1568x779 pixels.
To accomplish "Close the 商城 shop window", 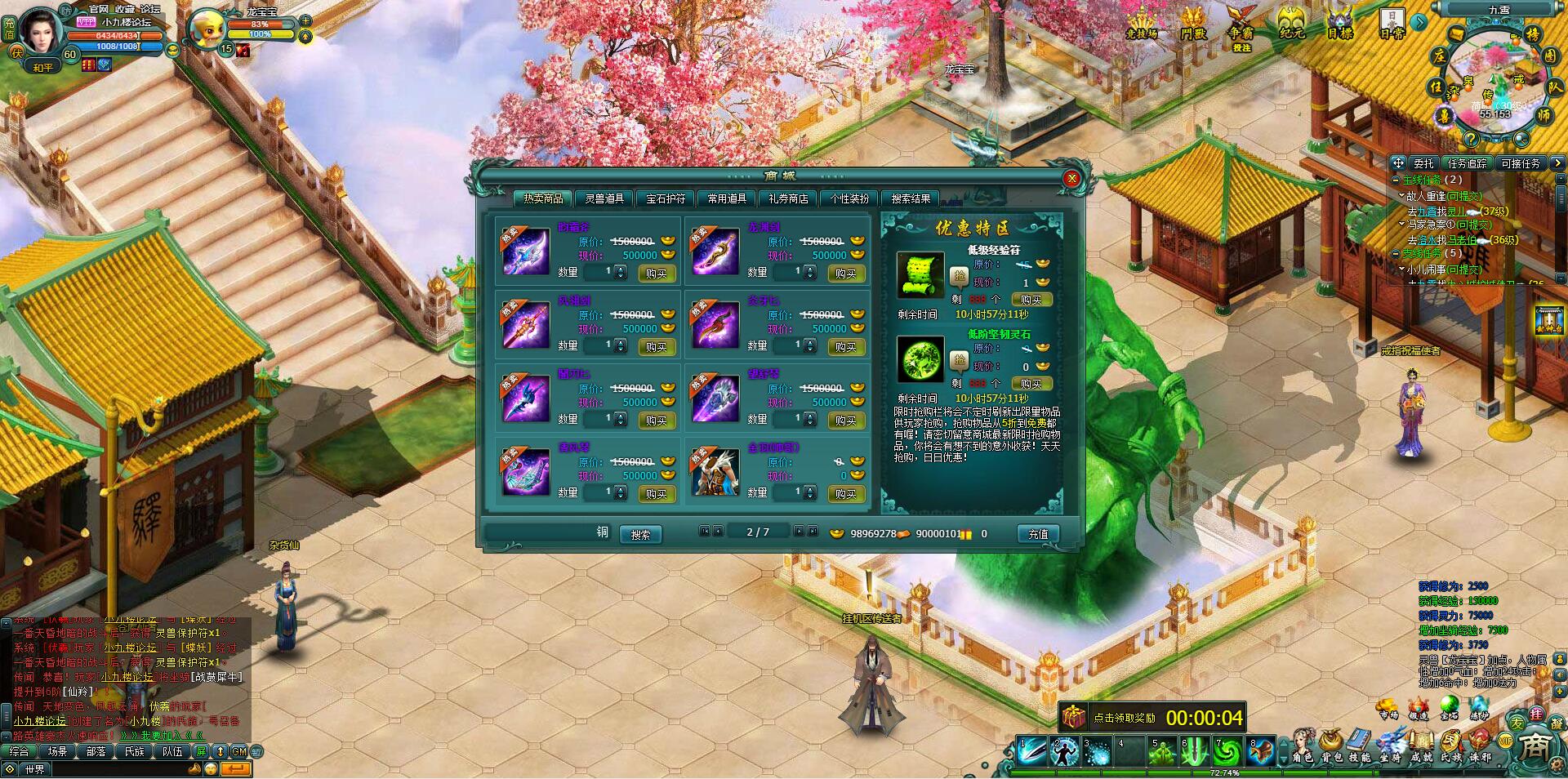I will (x=1071, y=178).
